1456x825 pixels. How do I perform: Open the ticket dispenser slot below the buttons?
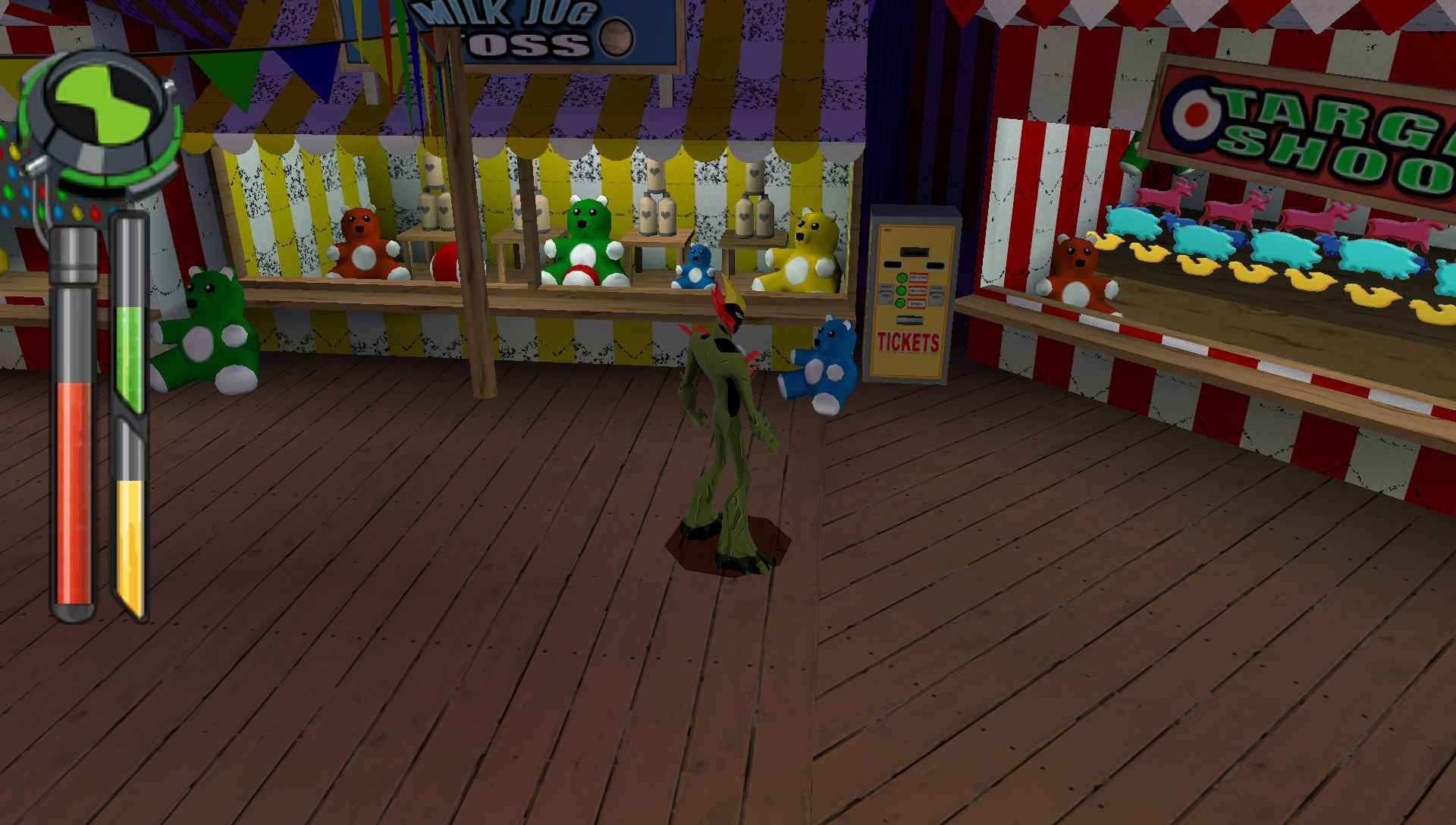[x=909, y=320]
